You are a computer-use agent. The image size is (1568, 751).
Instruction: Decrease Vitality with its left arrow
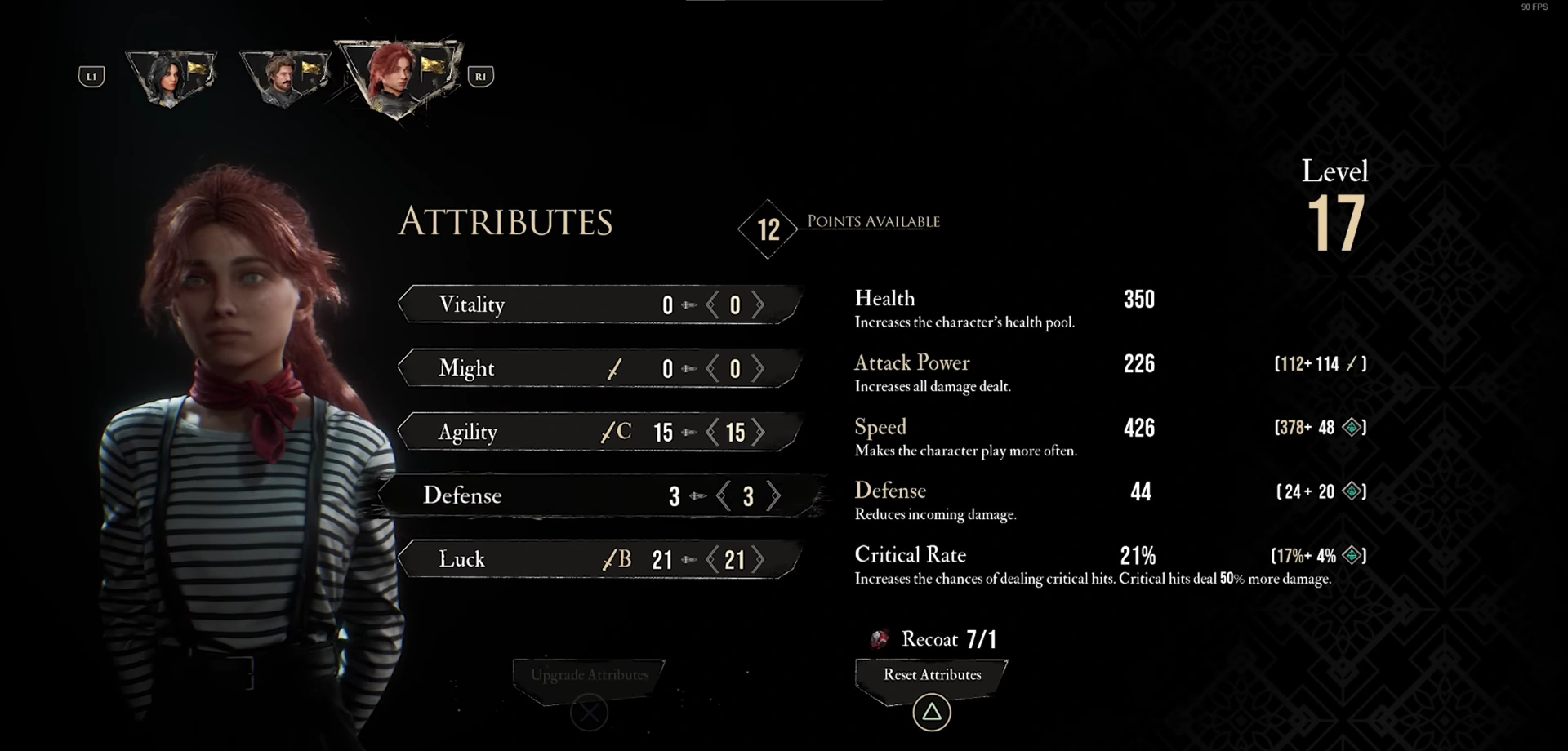(x=712, y=305)
